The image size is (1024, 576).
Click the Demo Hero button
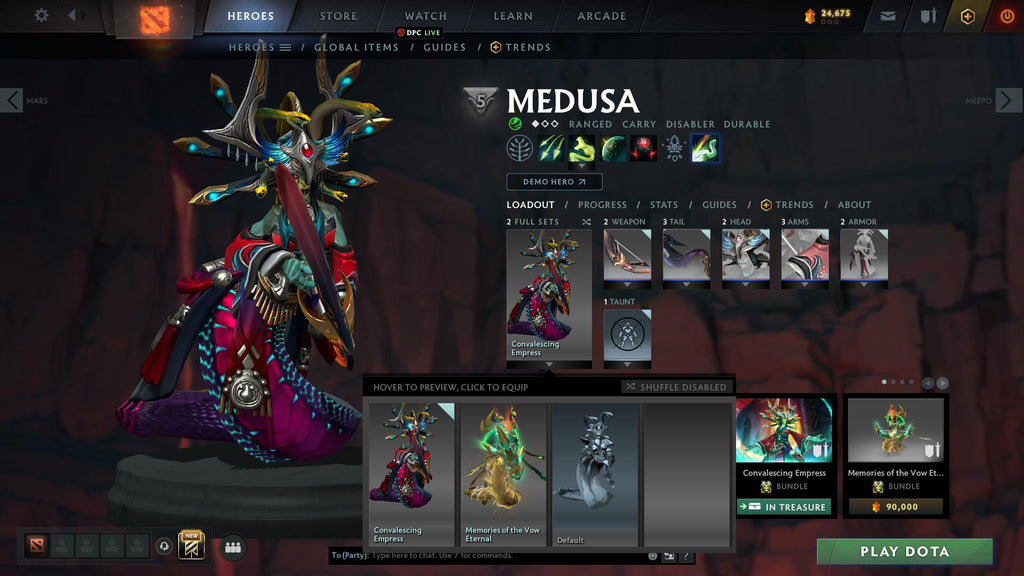pyautogui.click(x=554, y=182)
